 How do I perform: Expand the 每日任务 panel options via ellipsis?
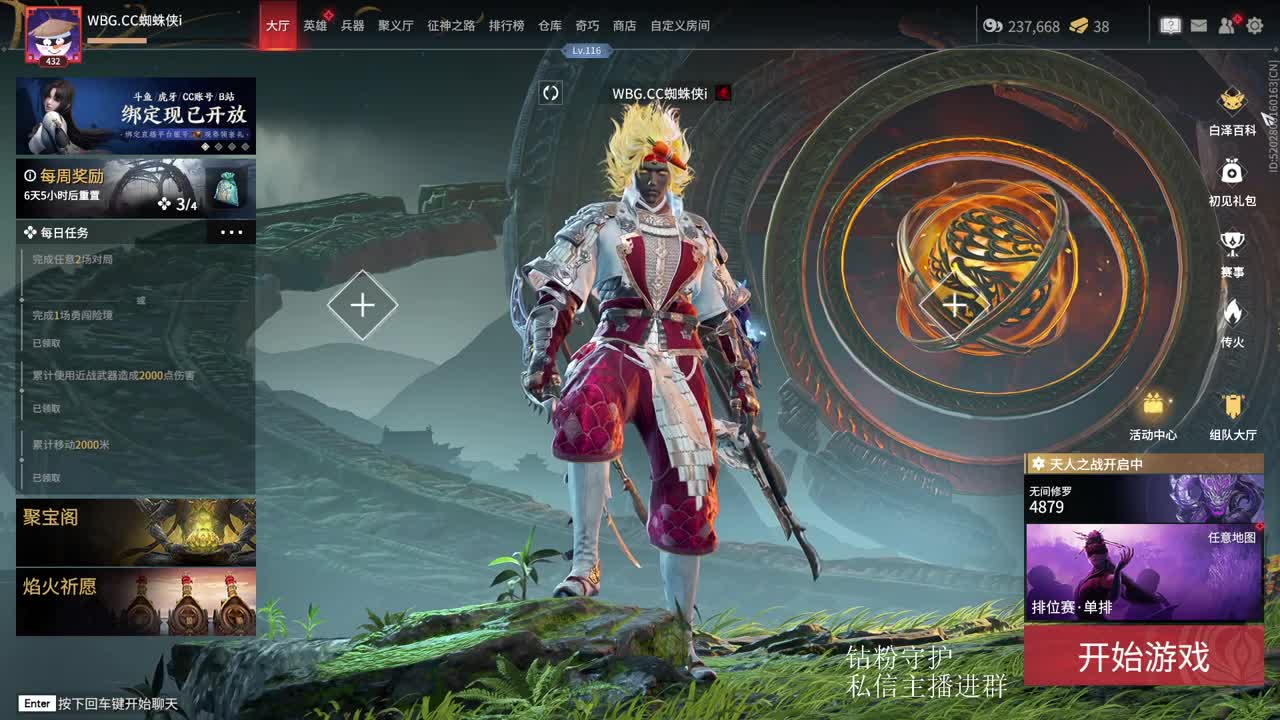pyautogui.click(x=232, y=232)
